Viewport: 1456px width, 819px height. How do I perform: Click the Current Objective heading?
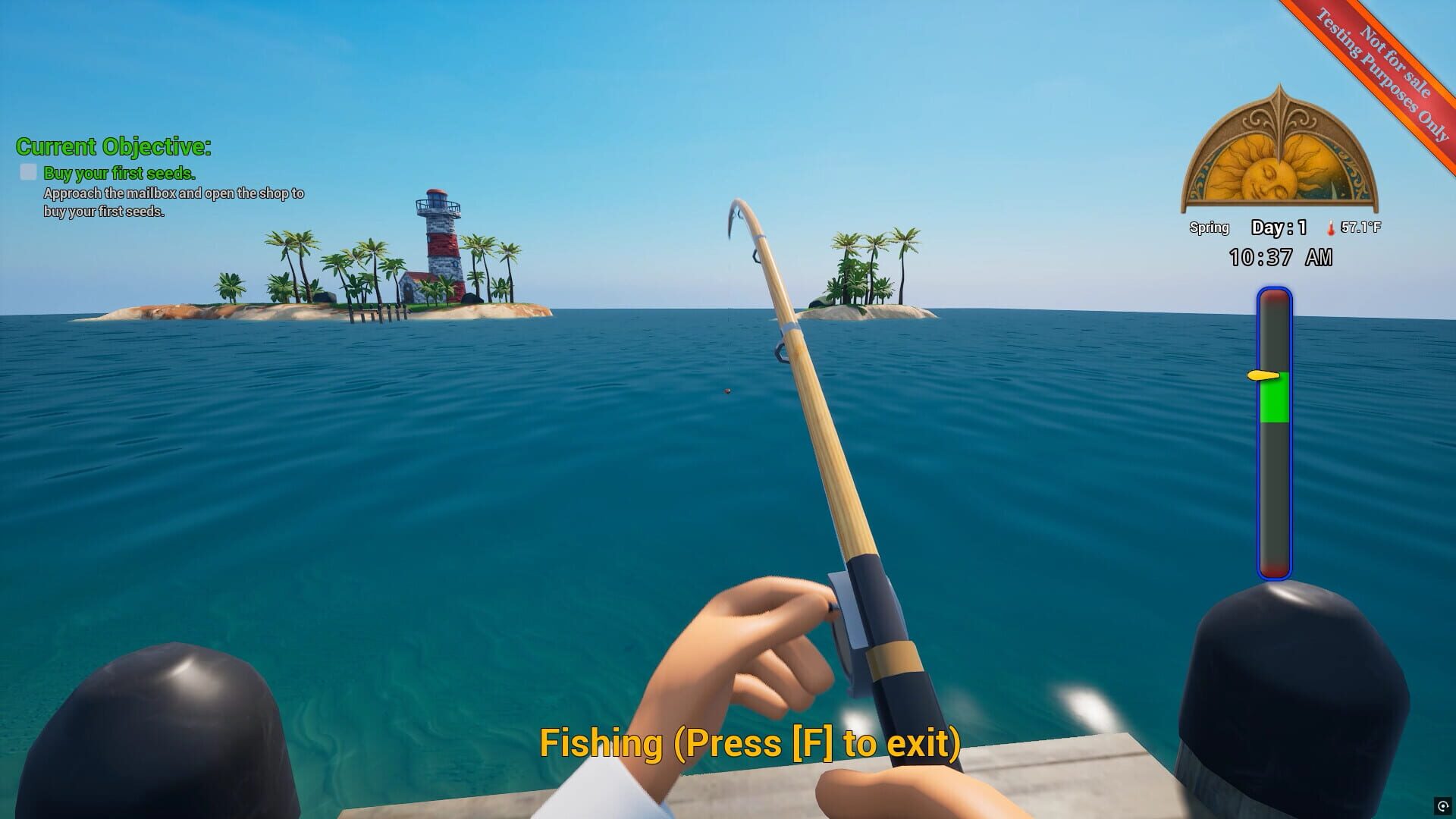pyautogui.click(x=115, y=147)
